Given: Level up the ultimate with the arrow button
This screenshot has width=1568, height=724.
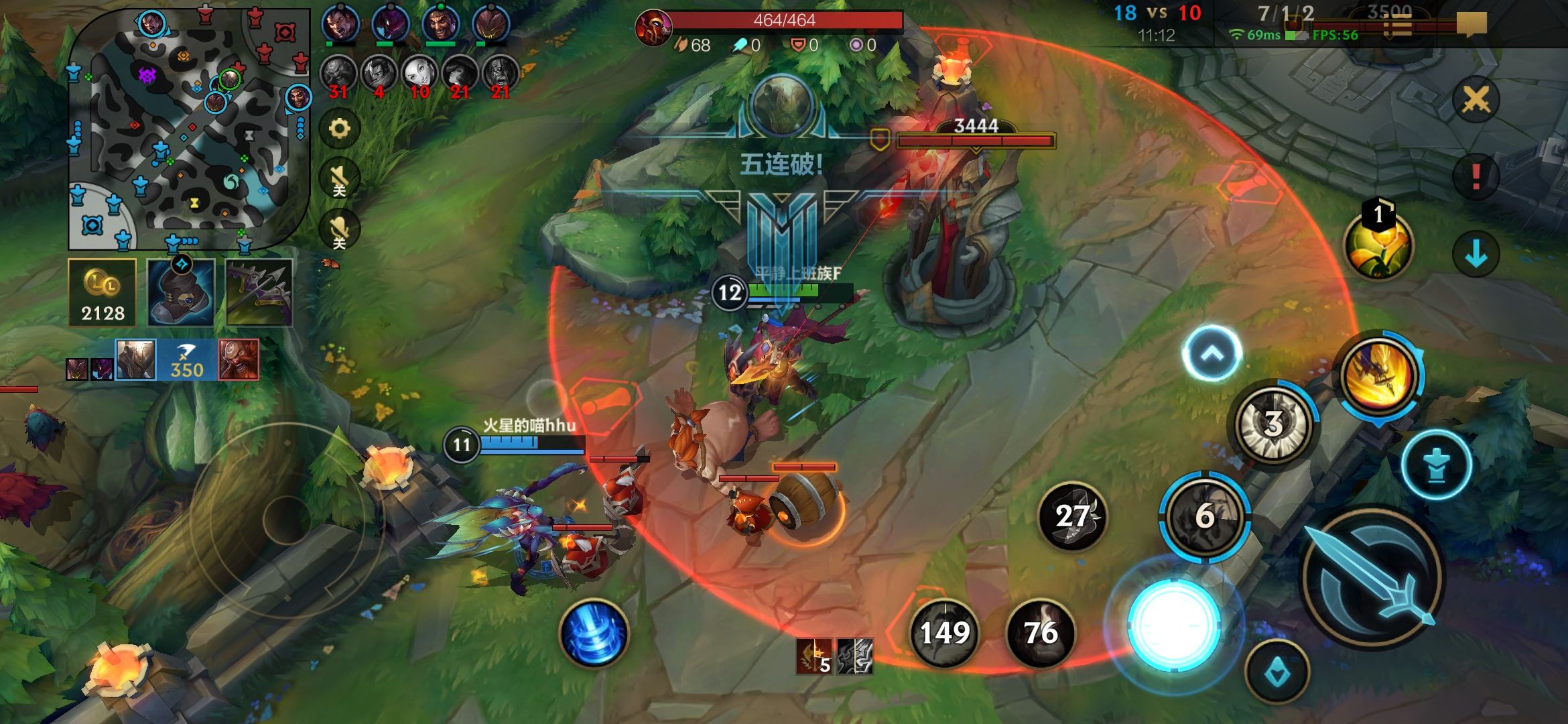Looking at the screenshot, I should (x=1212, y=353).
